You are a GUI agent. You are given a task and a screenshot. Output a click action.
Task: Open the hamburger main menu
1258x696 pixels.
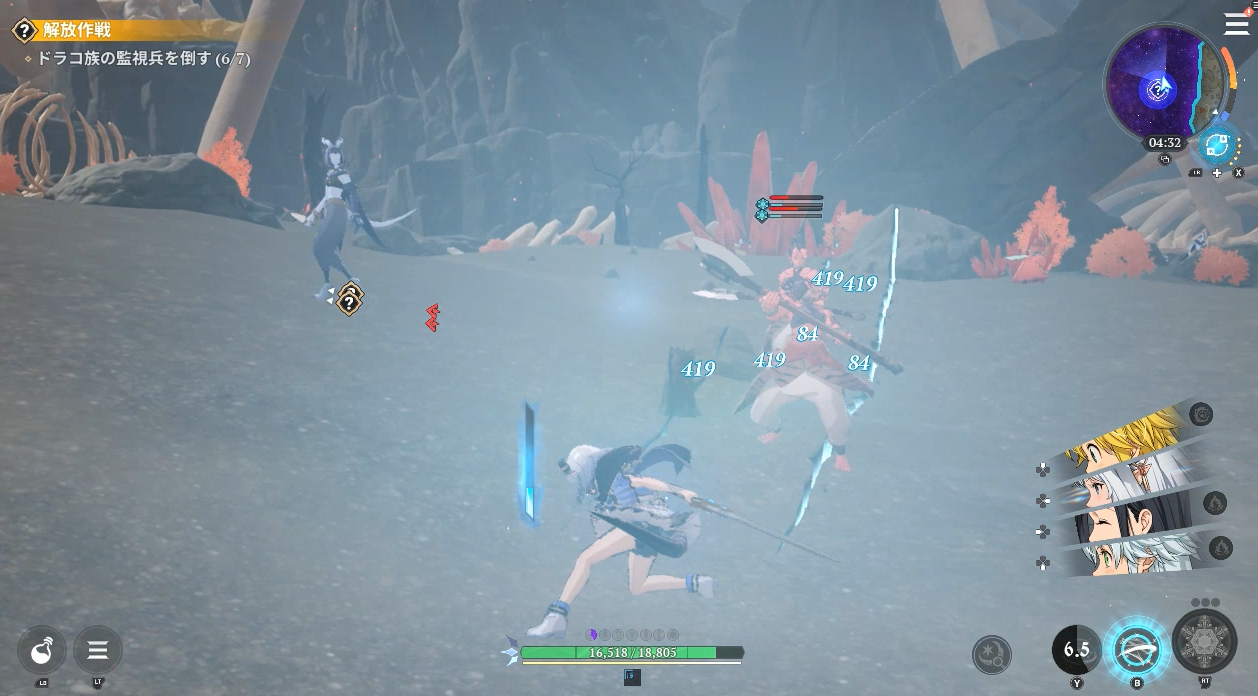pyautogui.click(x=1236, y=25)
